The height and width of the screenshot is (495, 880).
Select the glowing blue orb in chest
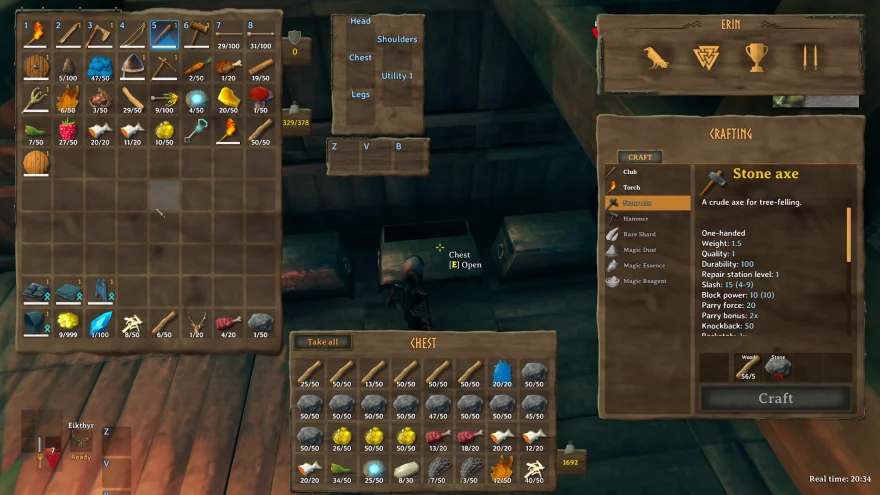[x=374, y=466]
